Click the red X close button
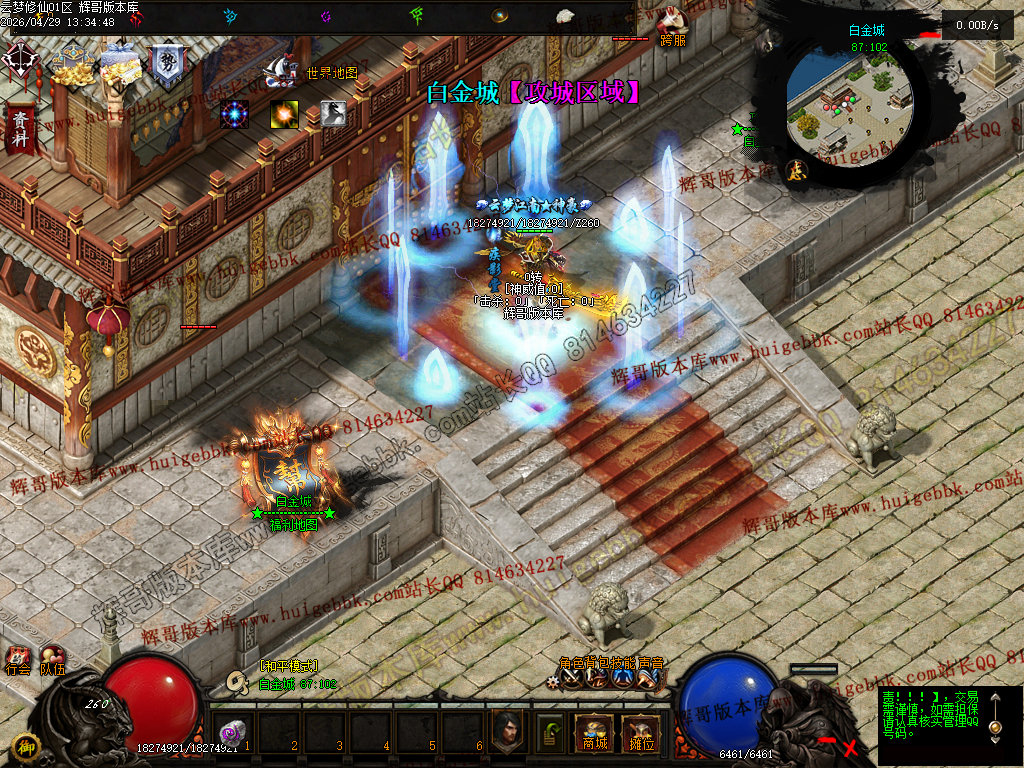The height and width of the screenshot is (768, 1024). [x=850, y=746]
